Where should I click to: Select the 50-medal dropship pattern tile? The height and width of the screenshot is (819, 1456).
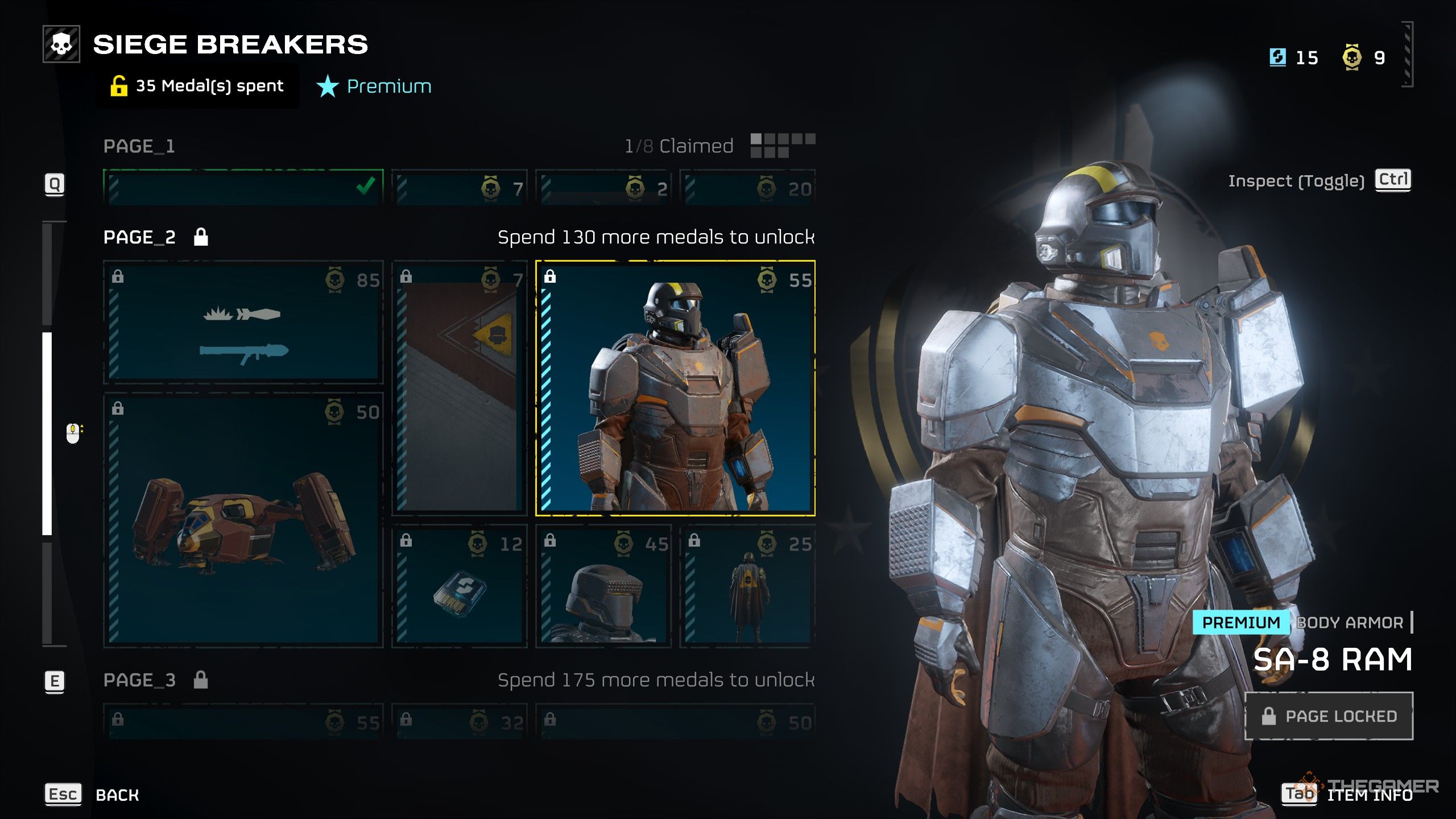click(x=243, y=520)
